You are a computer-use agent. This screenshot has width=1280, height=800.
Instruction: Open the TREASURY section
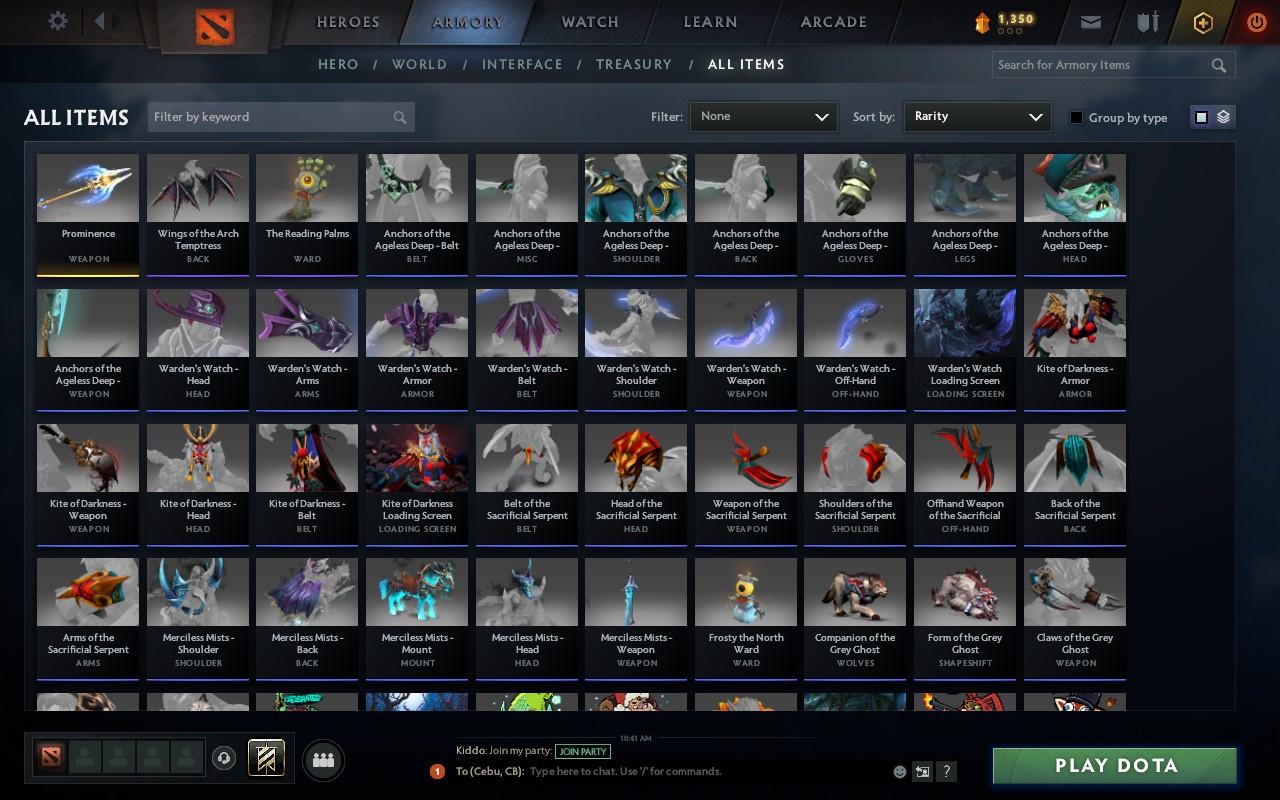(x=633, y=64)
